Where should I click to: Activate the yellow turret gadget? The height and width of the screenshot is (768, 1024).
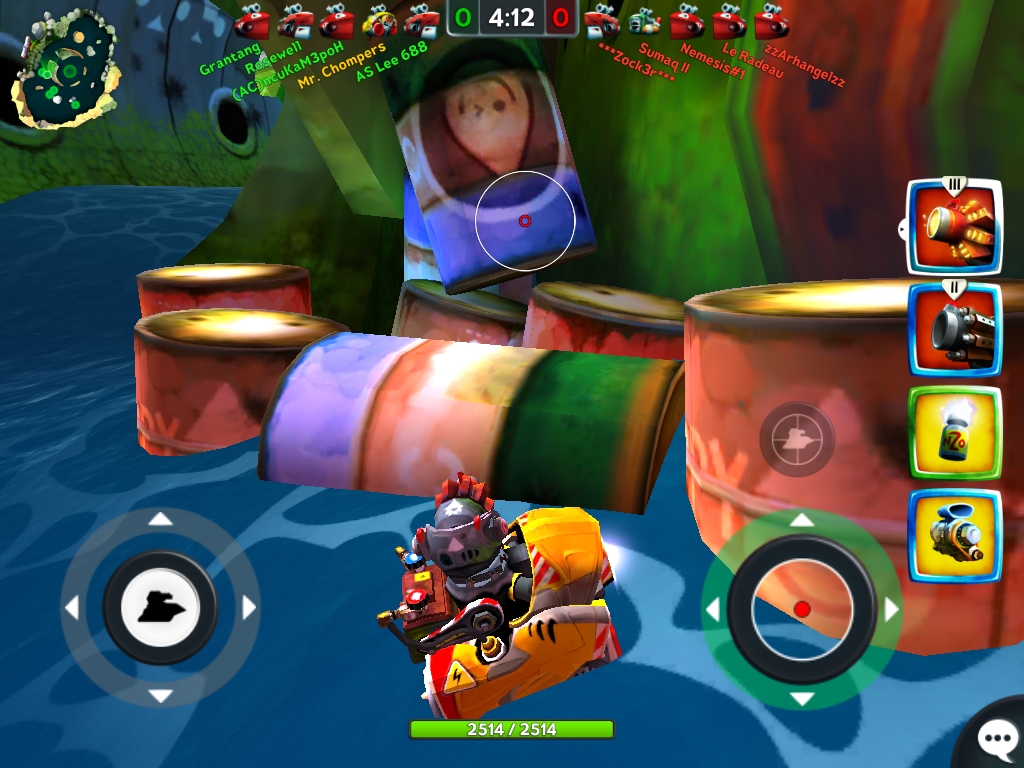(953, 535)
